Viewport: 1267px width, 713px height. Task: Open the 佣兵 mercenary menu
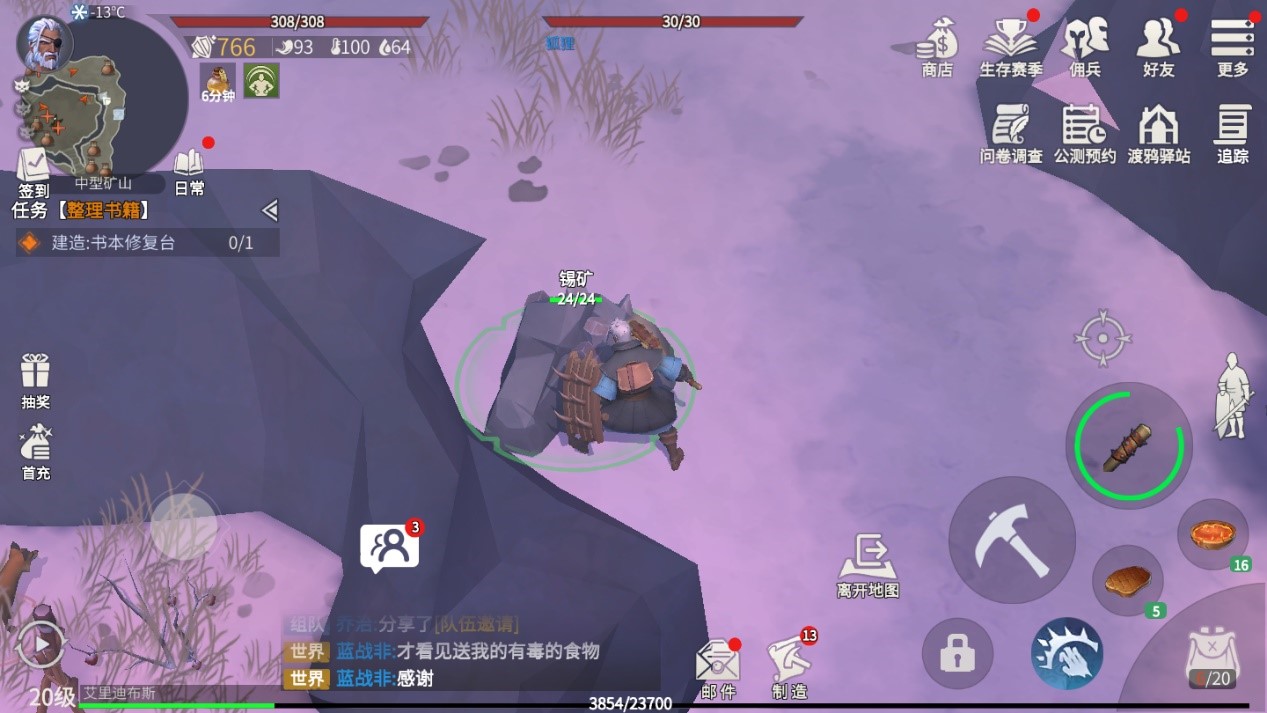coord(1085,47)
